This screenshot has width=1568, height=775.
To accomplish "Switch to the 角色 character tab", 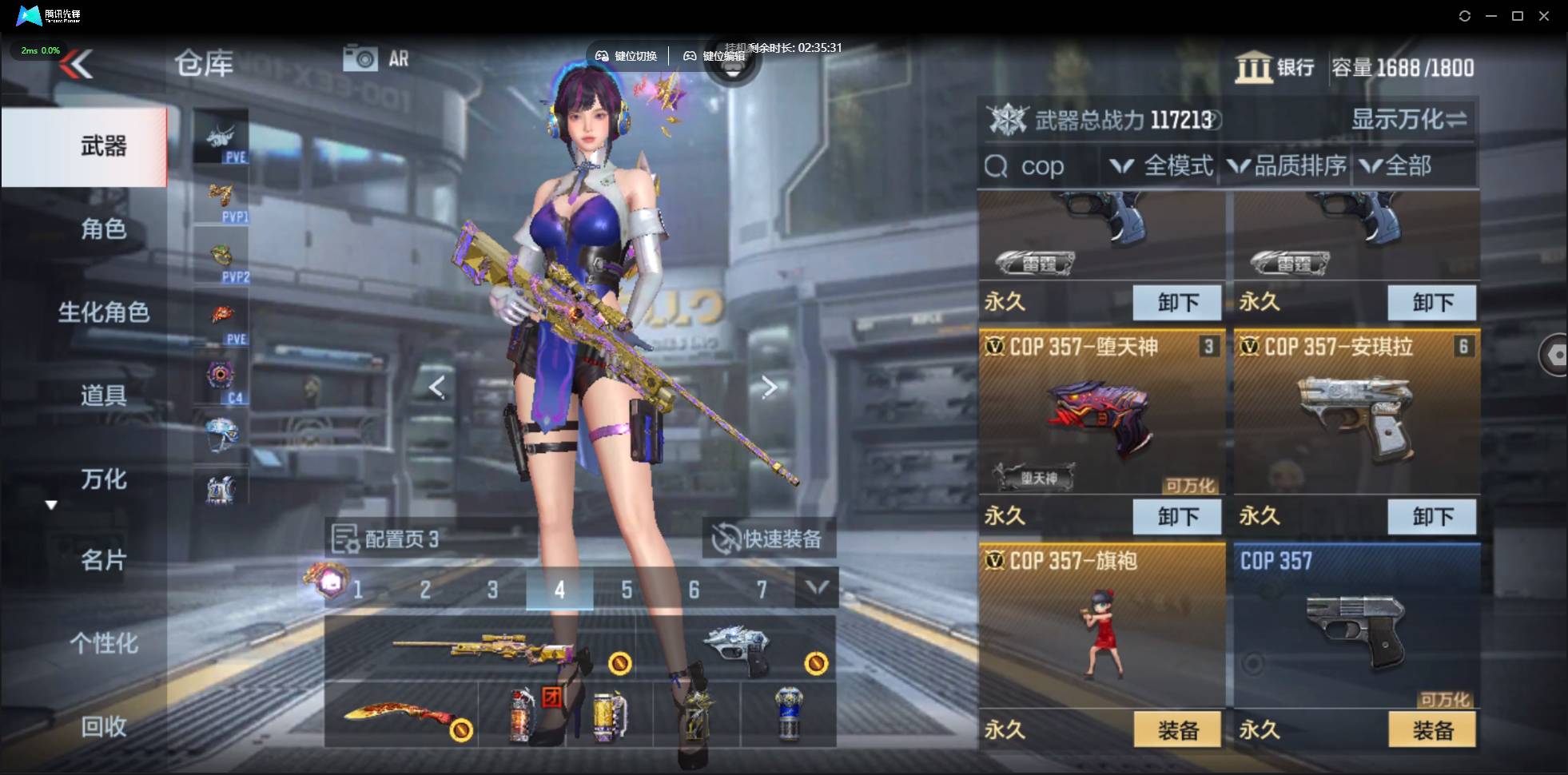I will click(102, 229).
